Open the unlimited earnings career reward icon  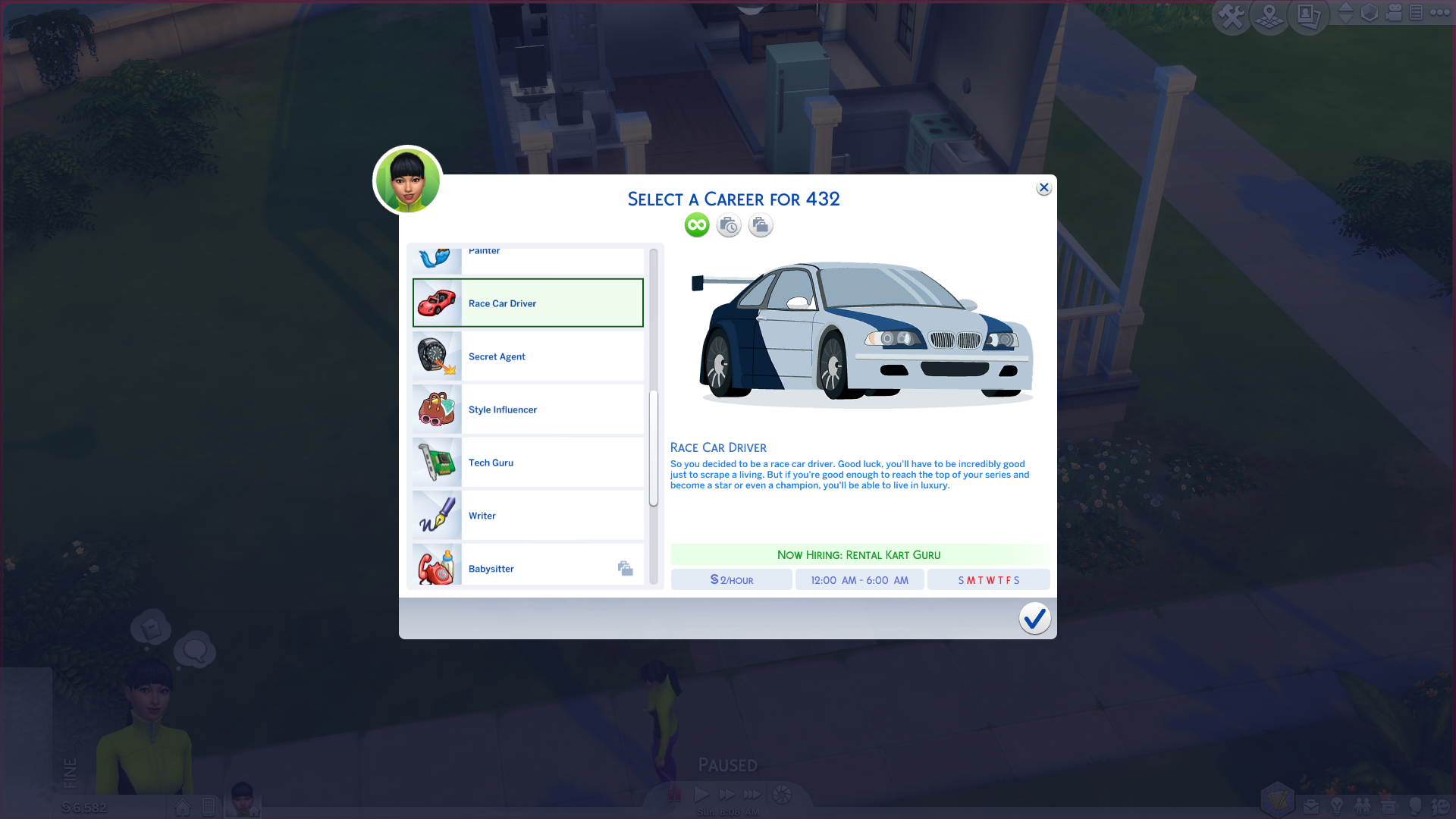[696, 224]
